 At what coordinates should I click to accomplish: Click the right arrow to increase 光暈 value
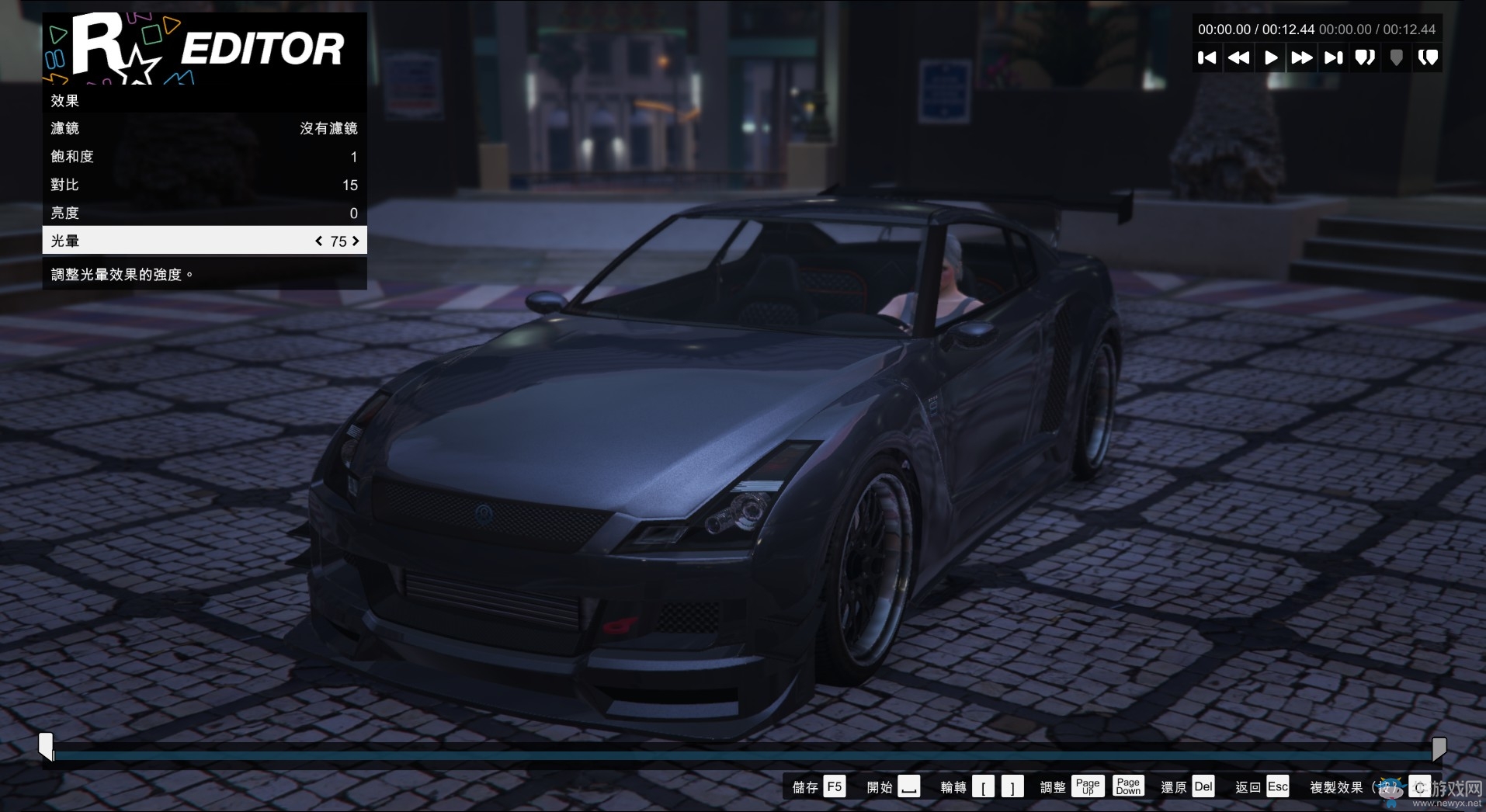(x=356, y=241)
